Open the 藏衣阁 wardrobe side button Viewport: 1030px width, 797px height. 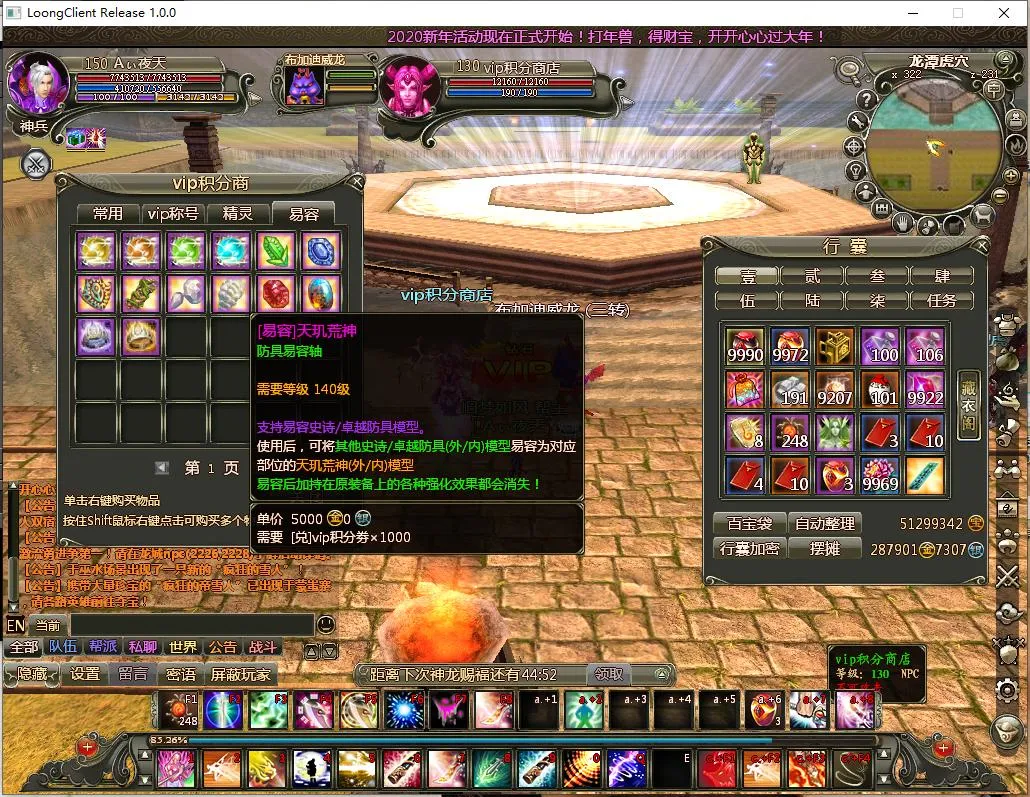(x=967, y=404)
